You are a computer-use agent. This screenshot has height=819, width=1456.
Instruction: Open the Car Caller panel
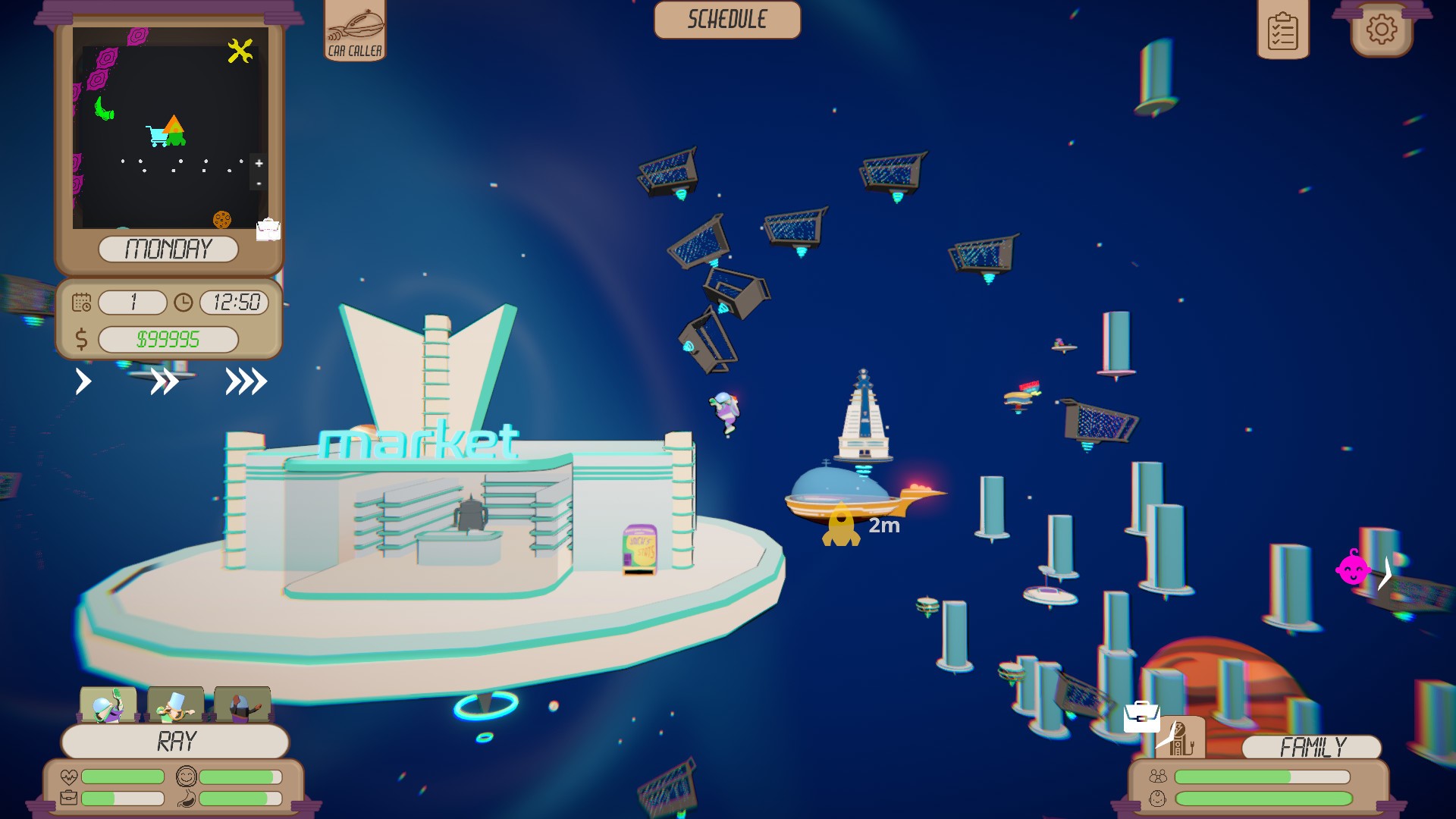[355, 30]
